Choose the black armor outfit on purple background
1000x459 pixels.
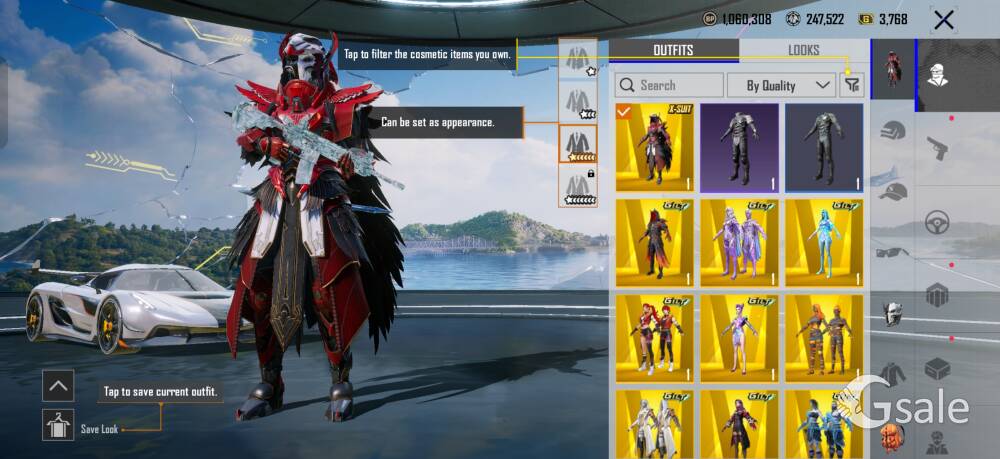739,147
